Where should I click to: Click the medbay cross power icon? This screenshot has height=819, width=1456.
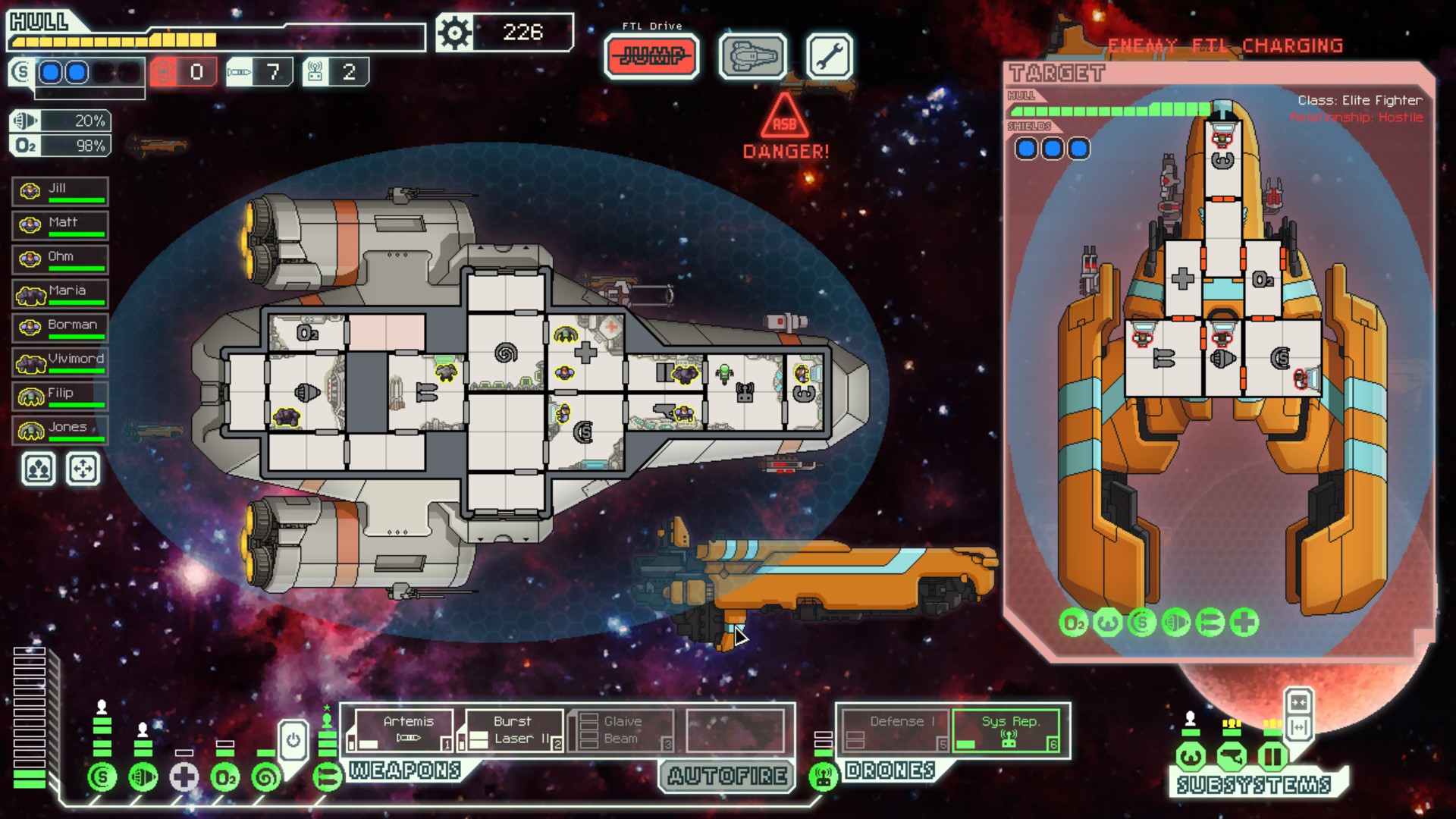tap(184, 777)
